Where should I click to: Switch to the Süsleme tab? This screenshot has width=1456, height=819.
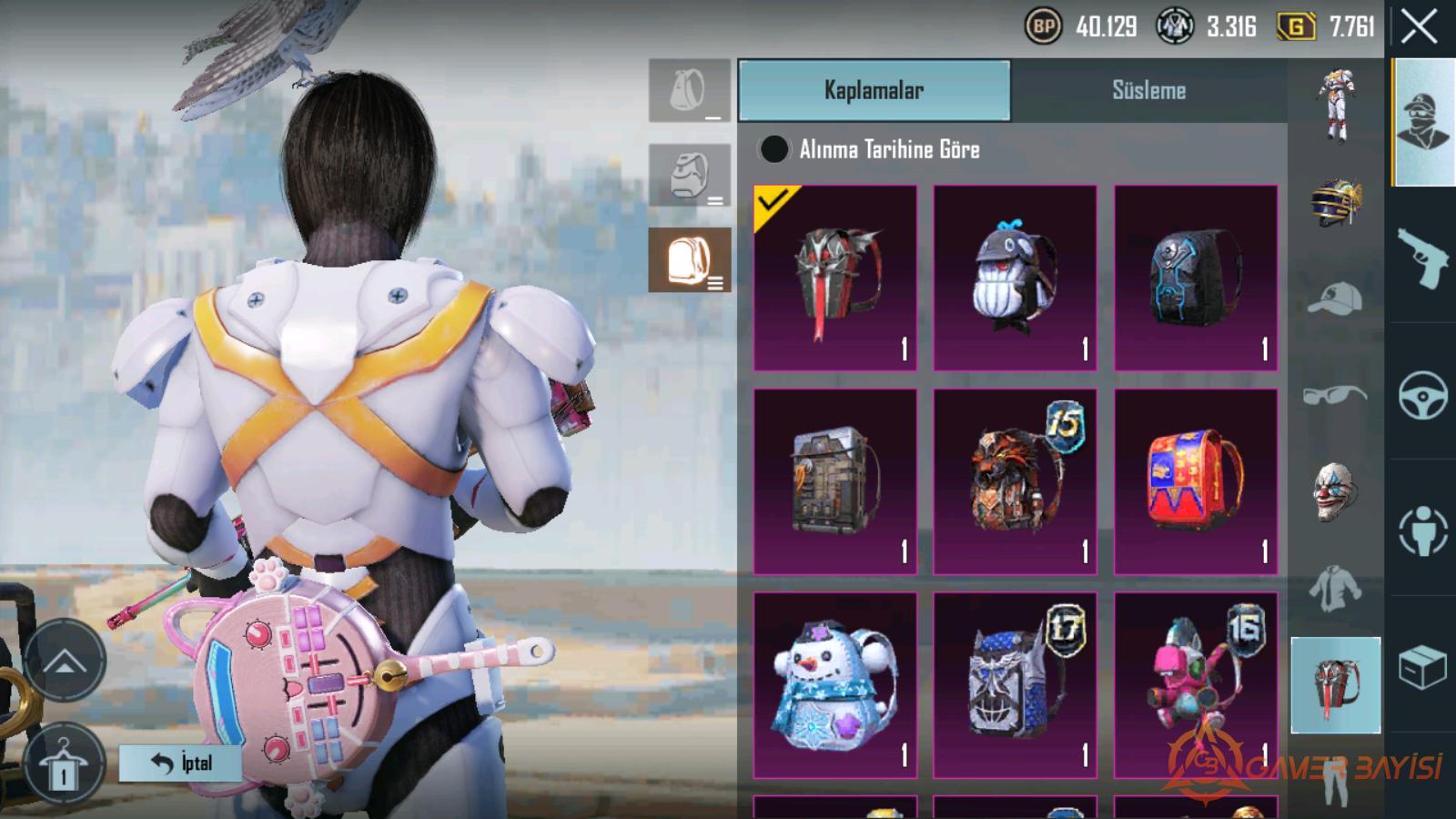[x=1148, y=90]
